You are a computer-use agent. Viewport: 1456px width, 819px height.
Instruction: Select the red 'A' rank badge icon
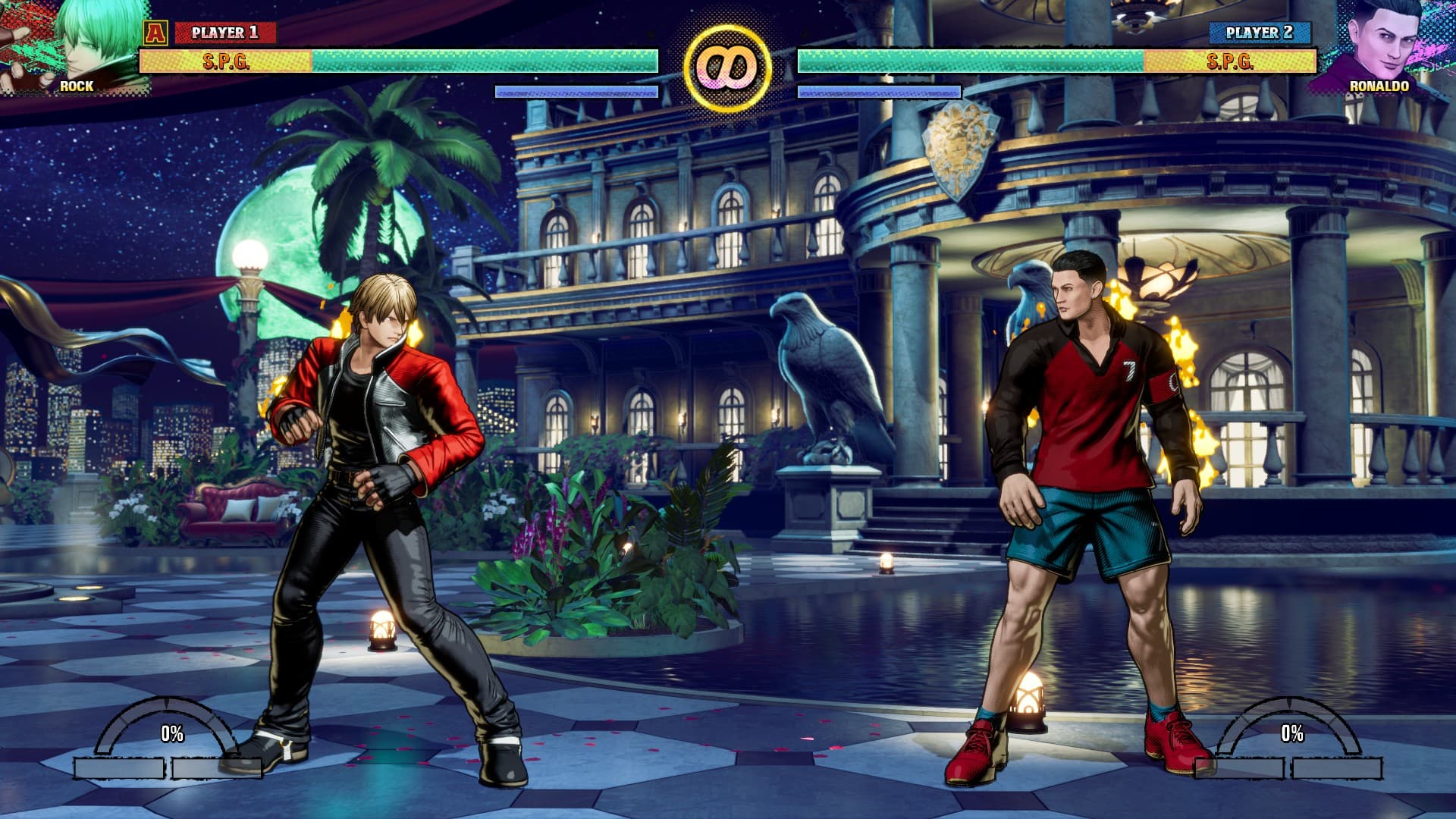(156, 32)
